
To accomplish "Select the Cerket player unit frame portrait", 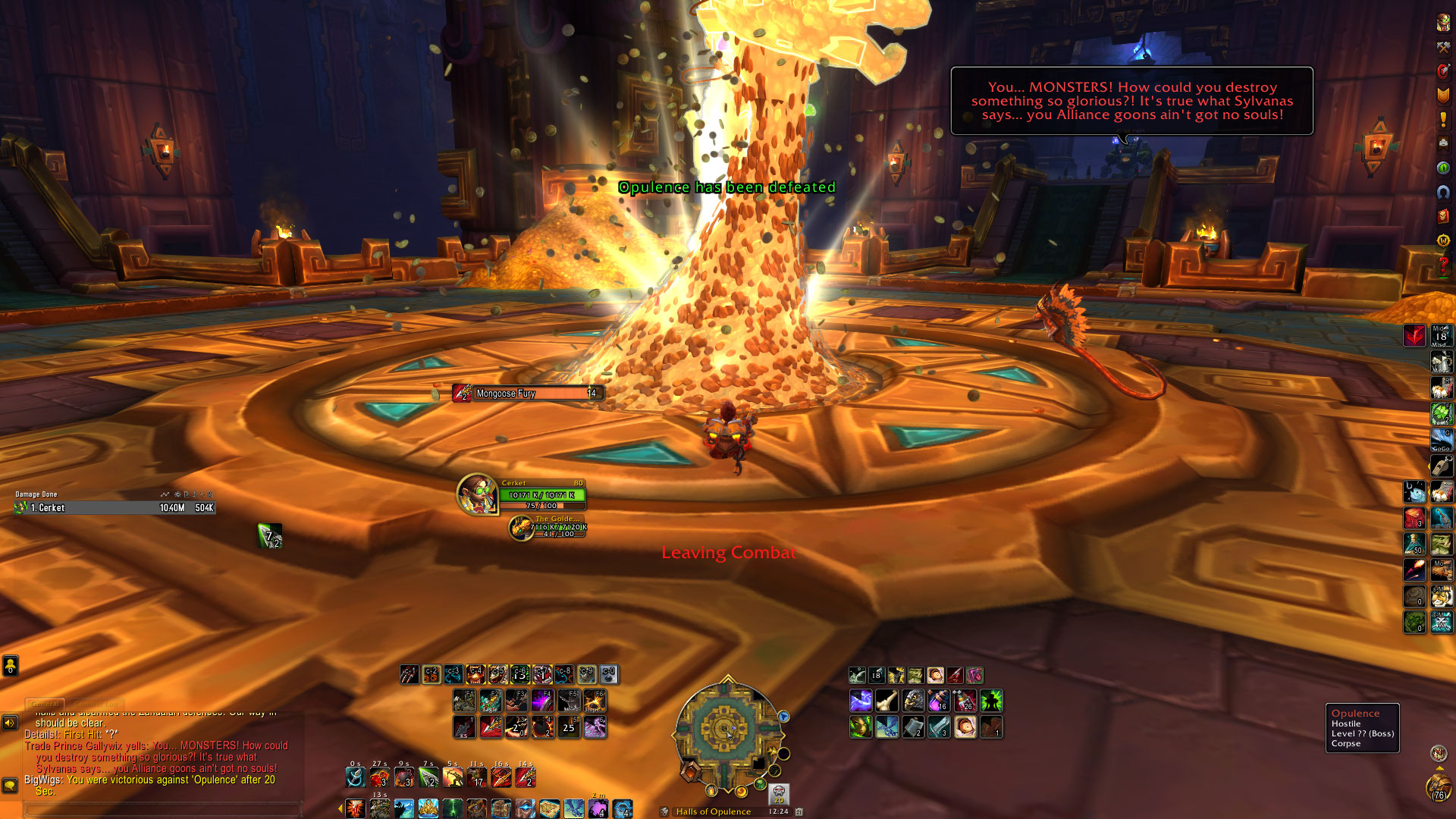I will pyautogui.click(x=477, y=494).
